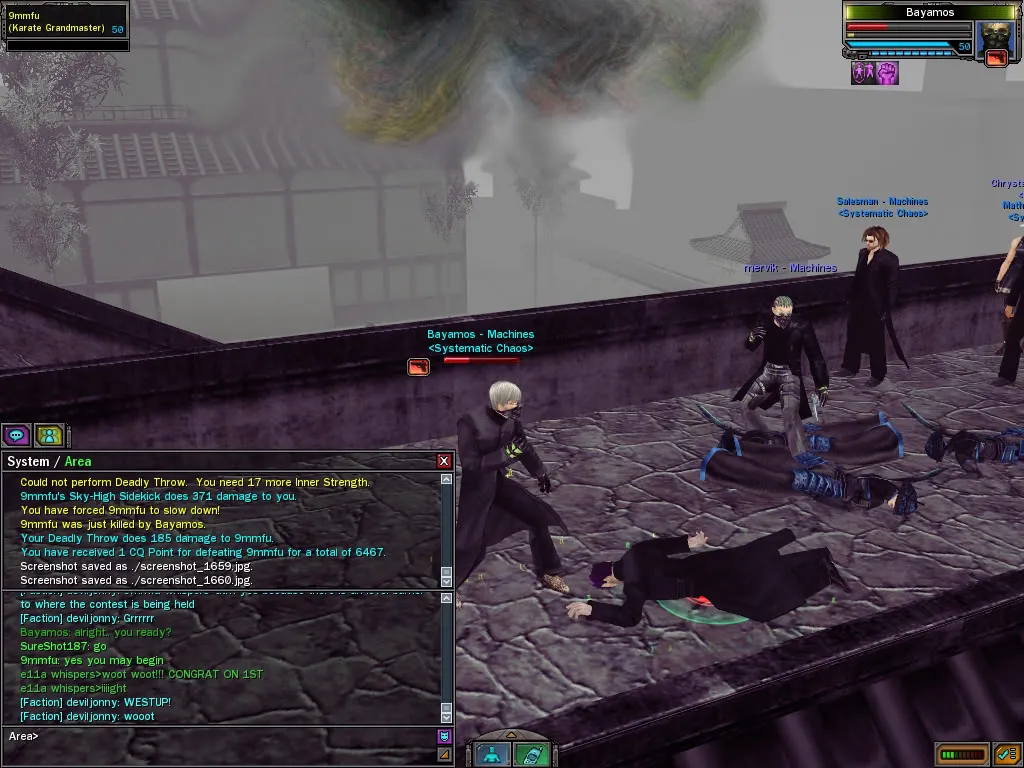The width and height of the screenshot is (1024, 768).
Task: Click the system log scroll-up arrow
Action: [446, 480]
